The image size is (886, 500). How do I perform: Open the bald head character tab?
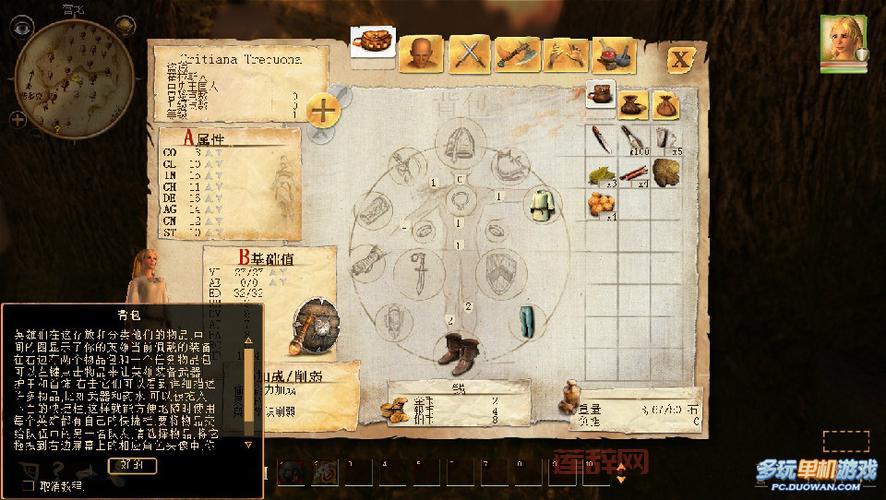pyautogui.click(x=421, y=53)
